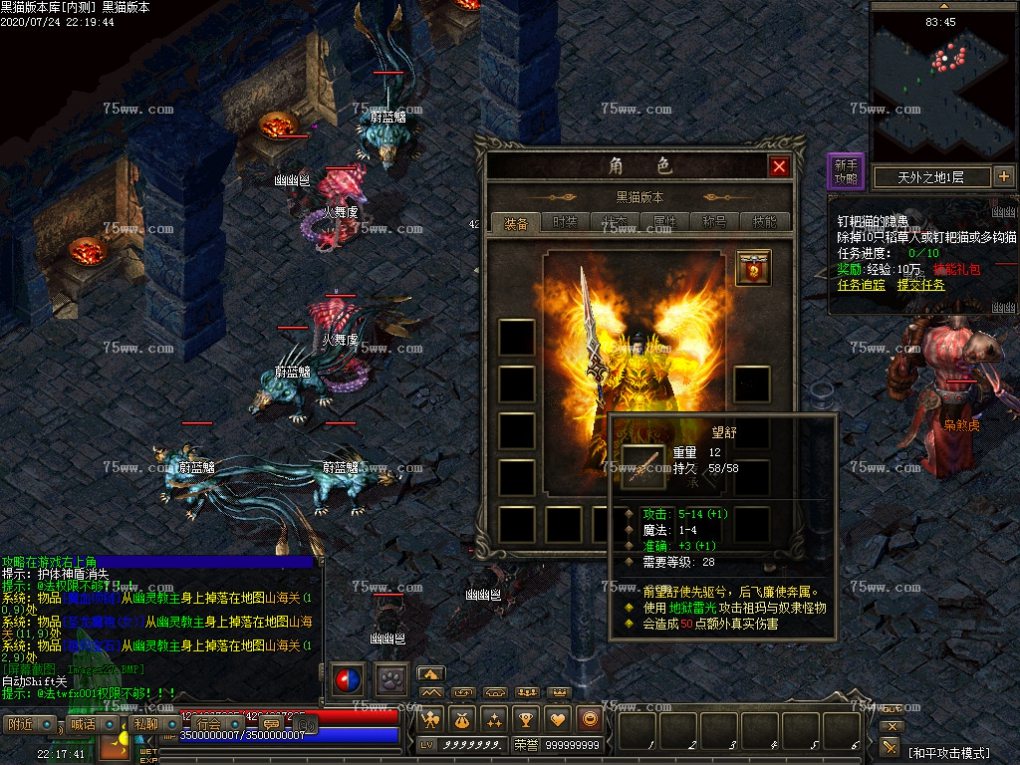This screenshot has width=1020, height=765.
Task: Submit the quest via 提交任务
Action: coord(921,285)
